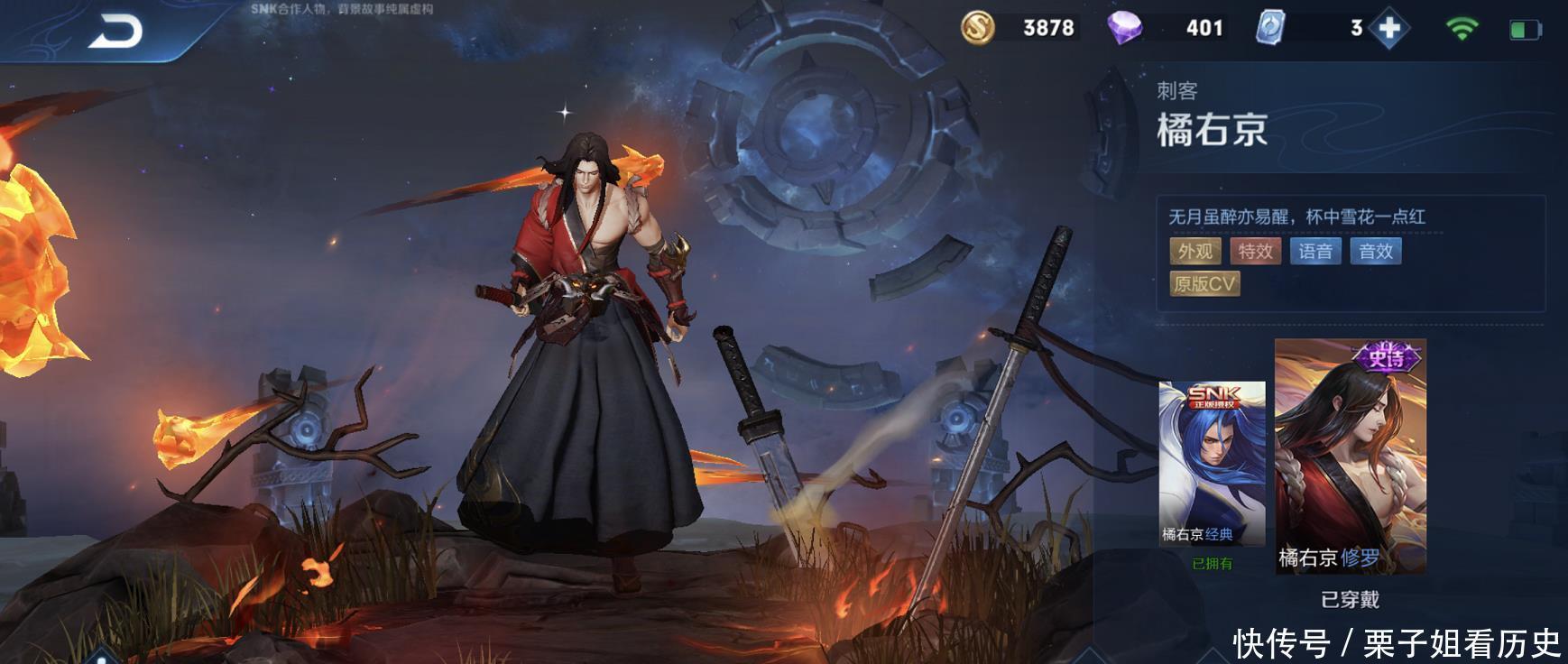Select the 橘右京经典 classic skin thumbnail
Screen dimensions: 1568x664
point(1212,463)
